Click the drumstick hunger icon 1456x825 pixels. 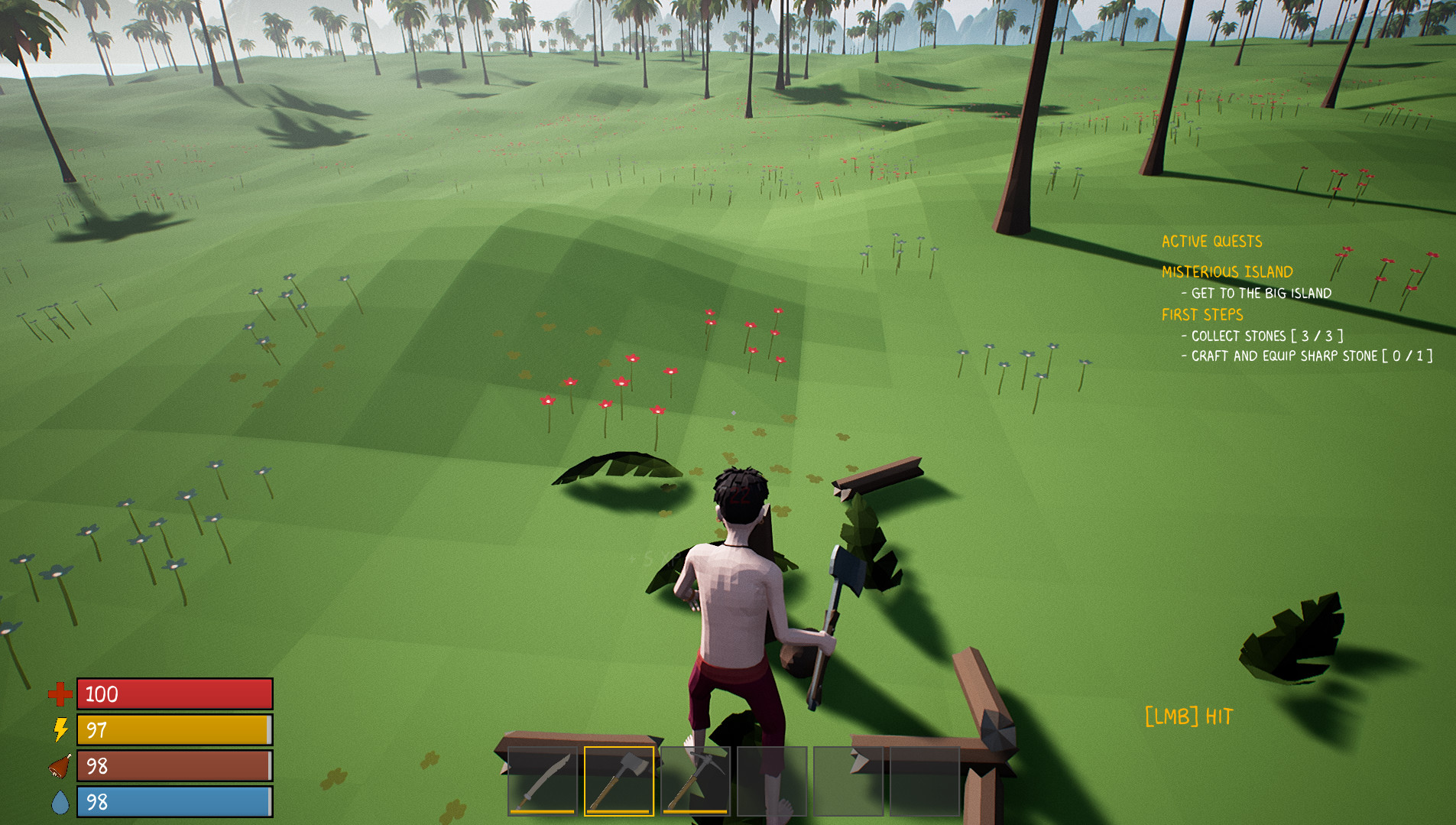tap(60, 766)
